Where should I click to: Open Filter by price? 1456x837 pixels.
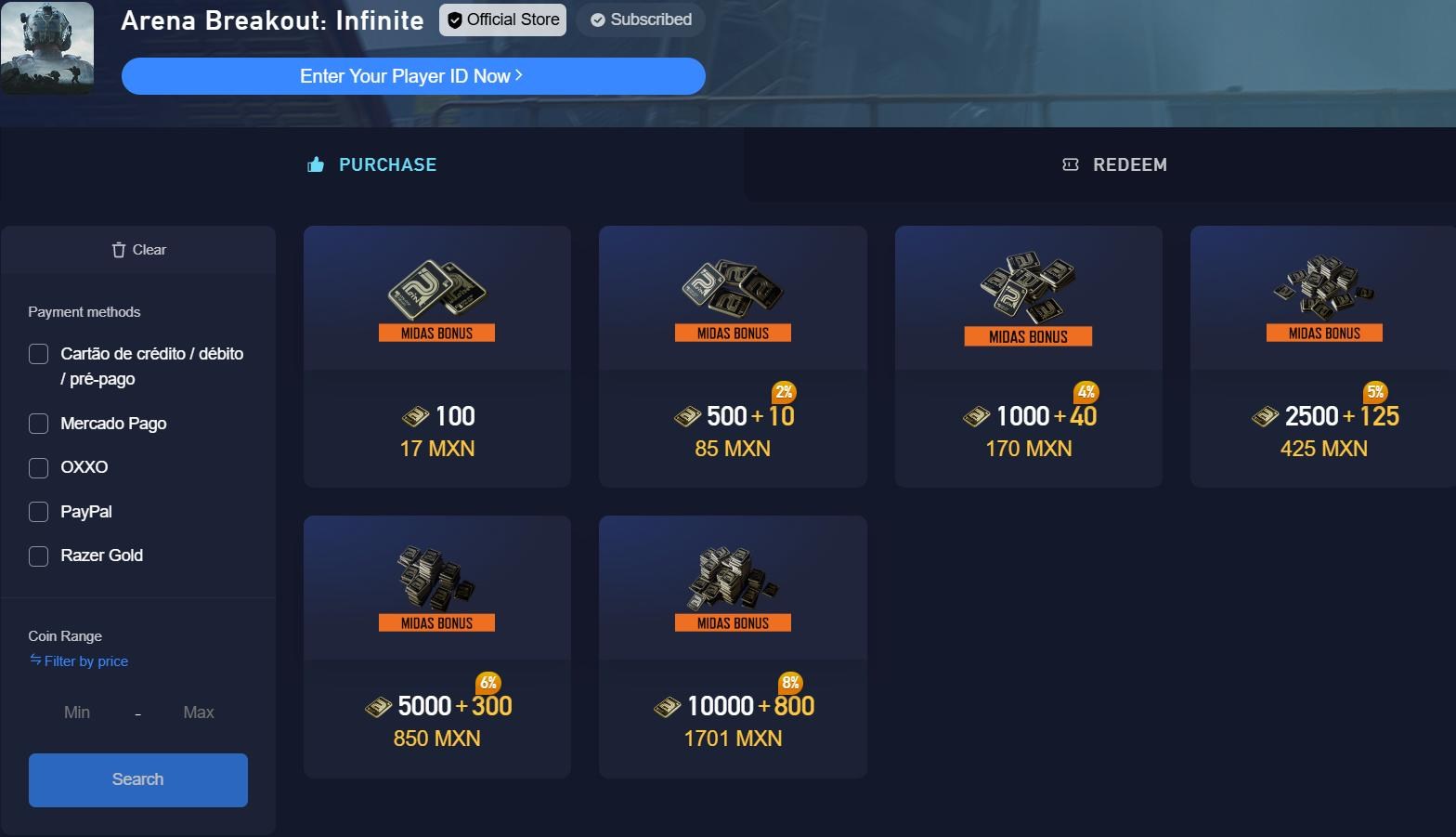coord(85,660)
